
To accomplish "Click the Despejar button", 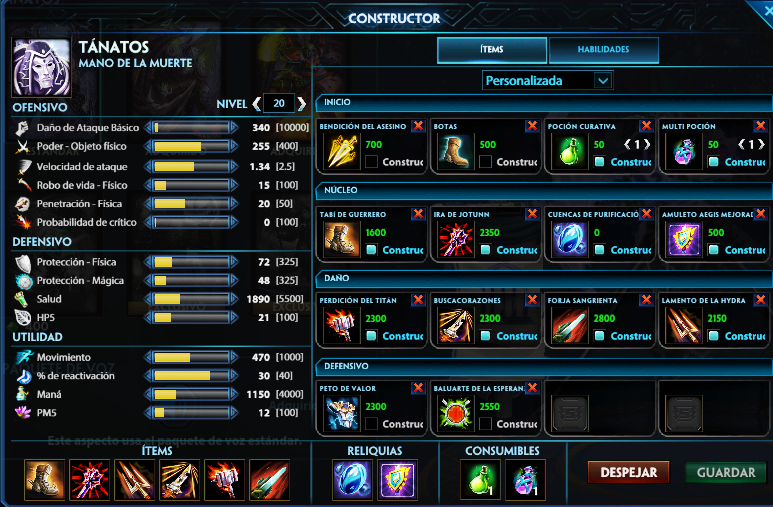I will (x=628, y=473).
